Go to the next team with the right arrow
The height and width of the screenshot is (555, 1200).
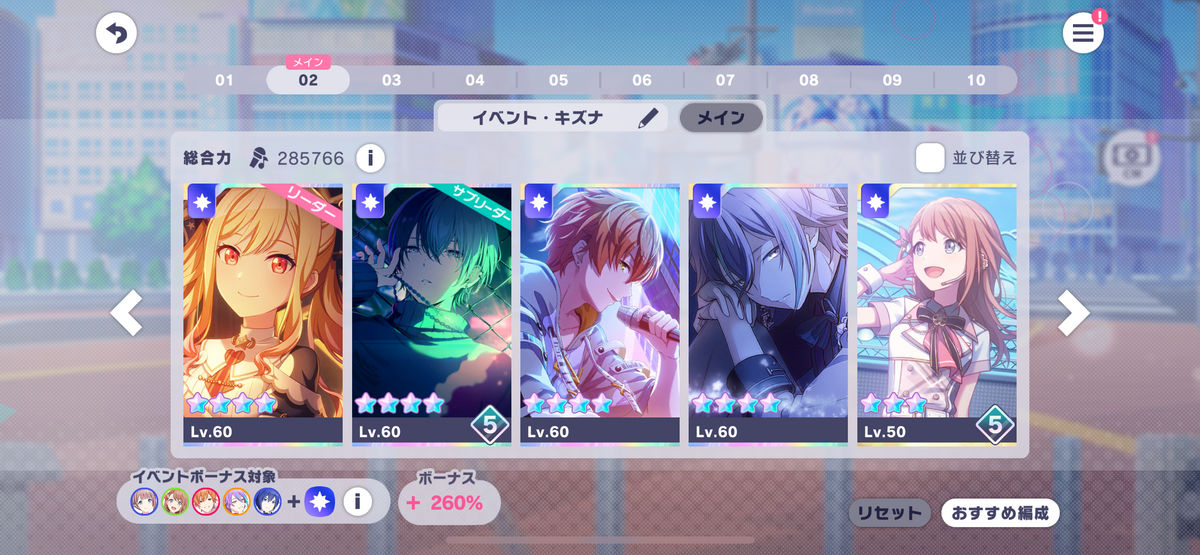[x=1073, y=314]
